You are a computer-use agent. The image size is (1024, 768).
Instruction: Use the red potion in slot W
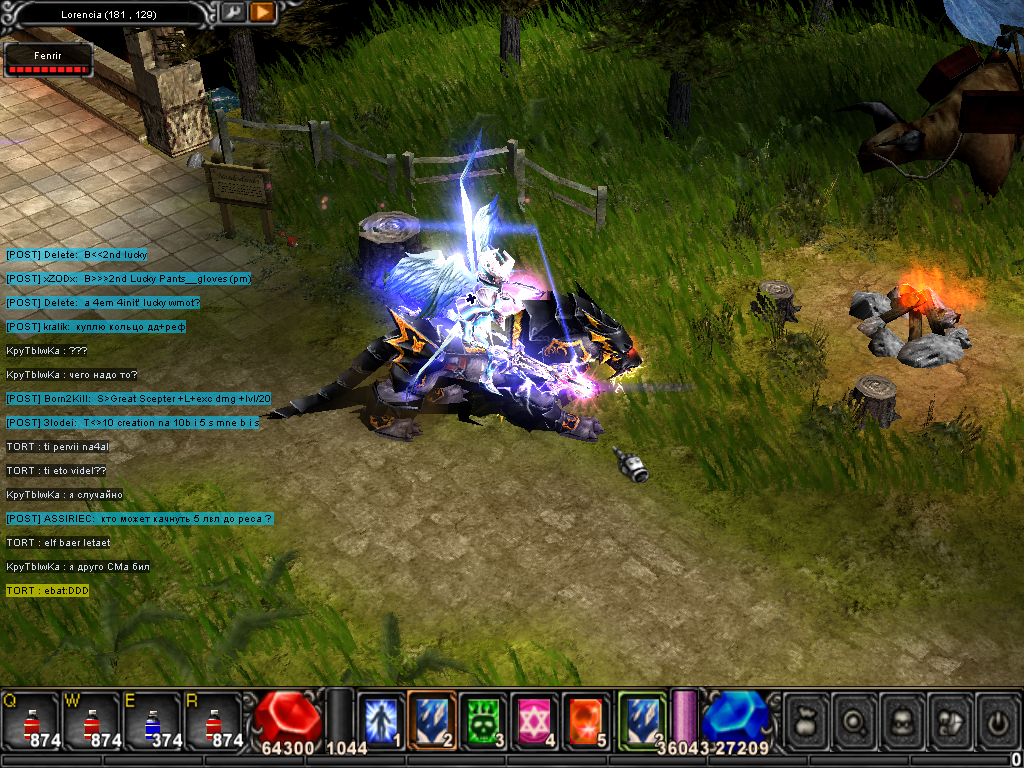point(91,721)
